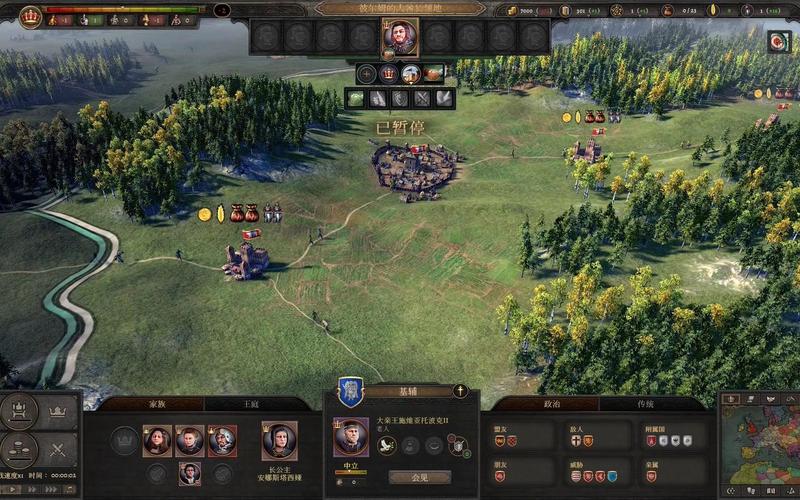Click the royal crown icon top-left
800x500 pixels.
pos(30,16)
